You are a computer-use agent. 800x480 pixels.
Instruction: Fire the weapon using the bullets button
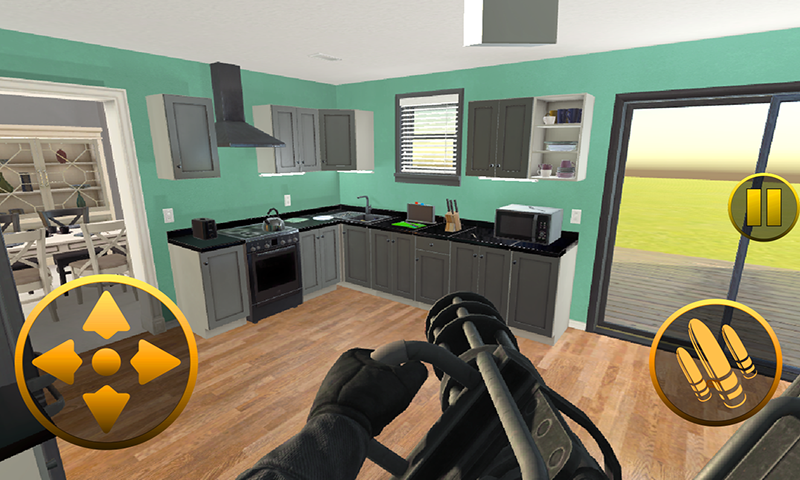[715, 362]
